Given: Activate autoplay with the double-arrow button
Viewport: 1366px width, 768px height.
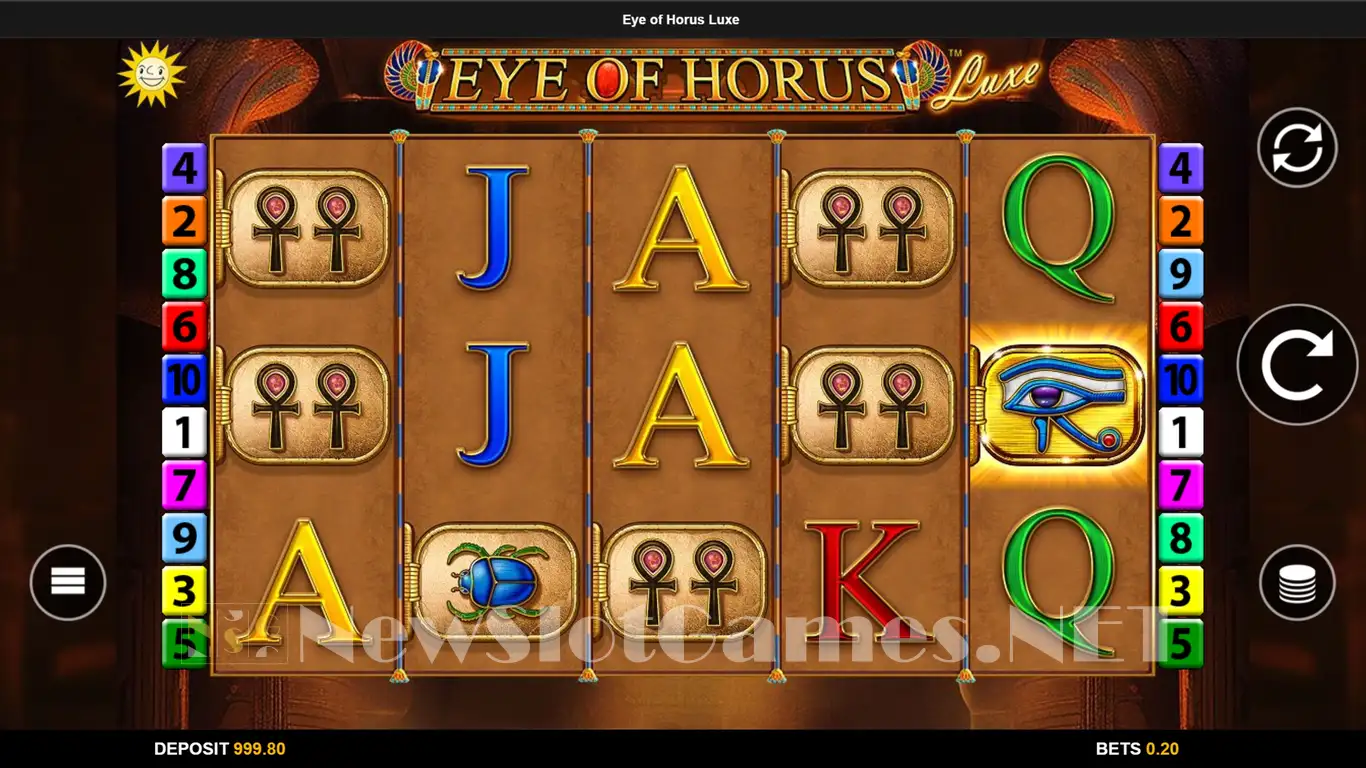Looking at the screenshot, I should (1297, 148).
